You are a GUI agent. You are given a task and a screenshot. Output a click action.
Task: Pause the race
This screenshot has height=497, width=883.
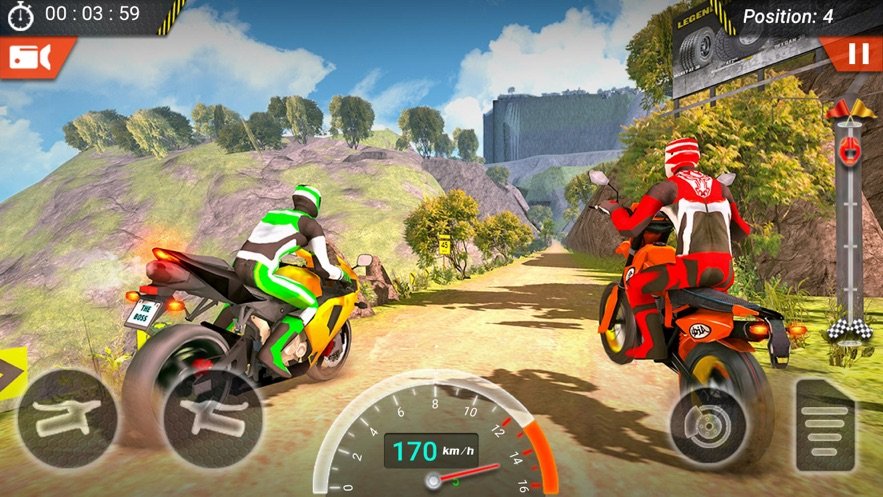857,55
